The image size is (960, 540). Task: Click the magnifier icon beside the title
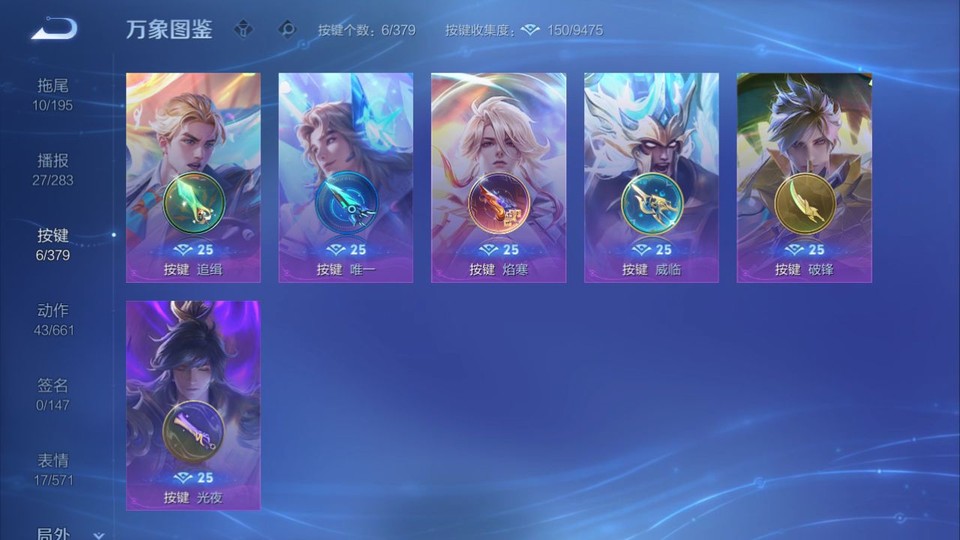288,29
